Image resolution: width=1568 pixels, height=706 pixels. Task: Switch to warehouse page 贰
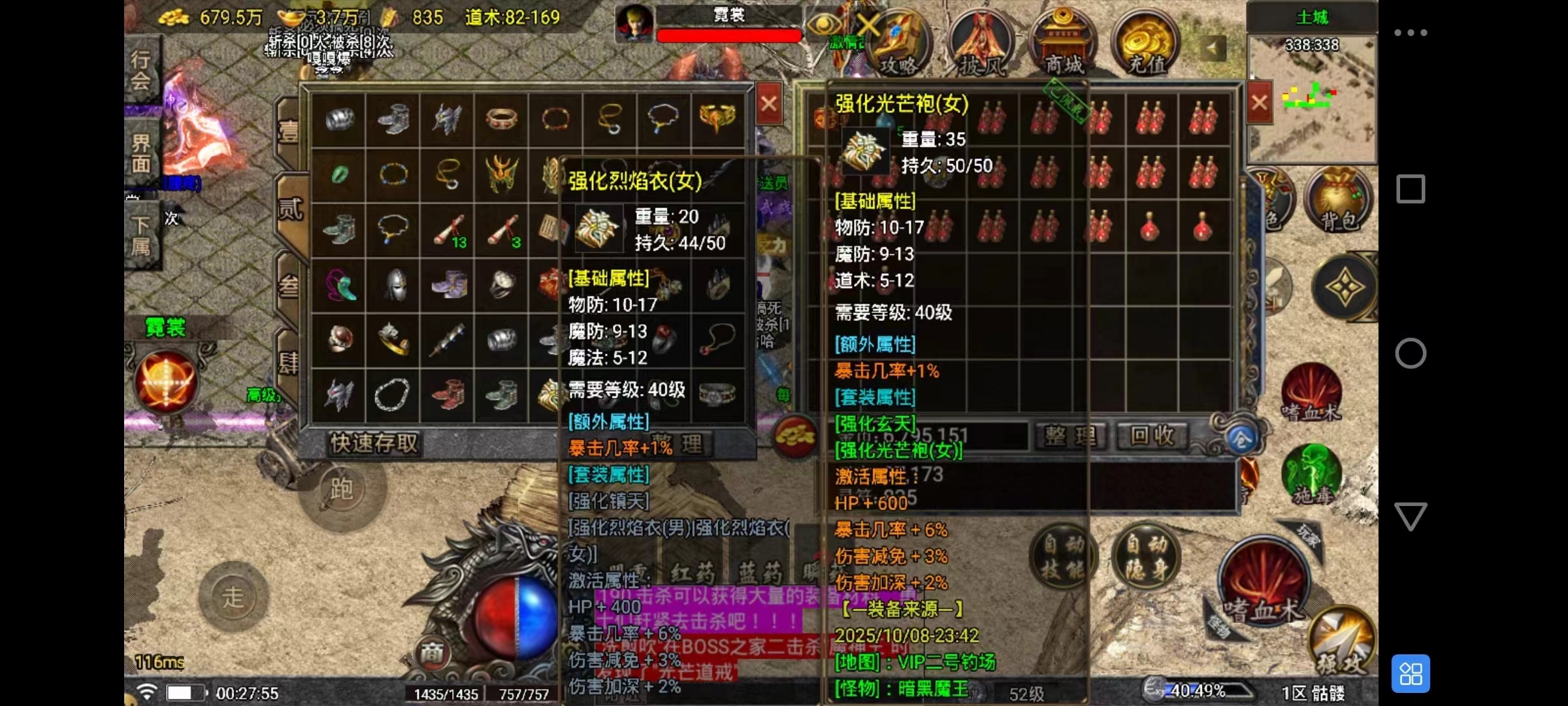290,209
